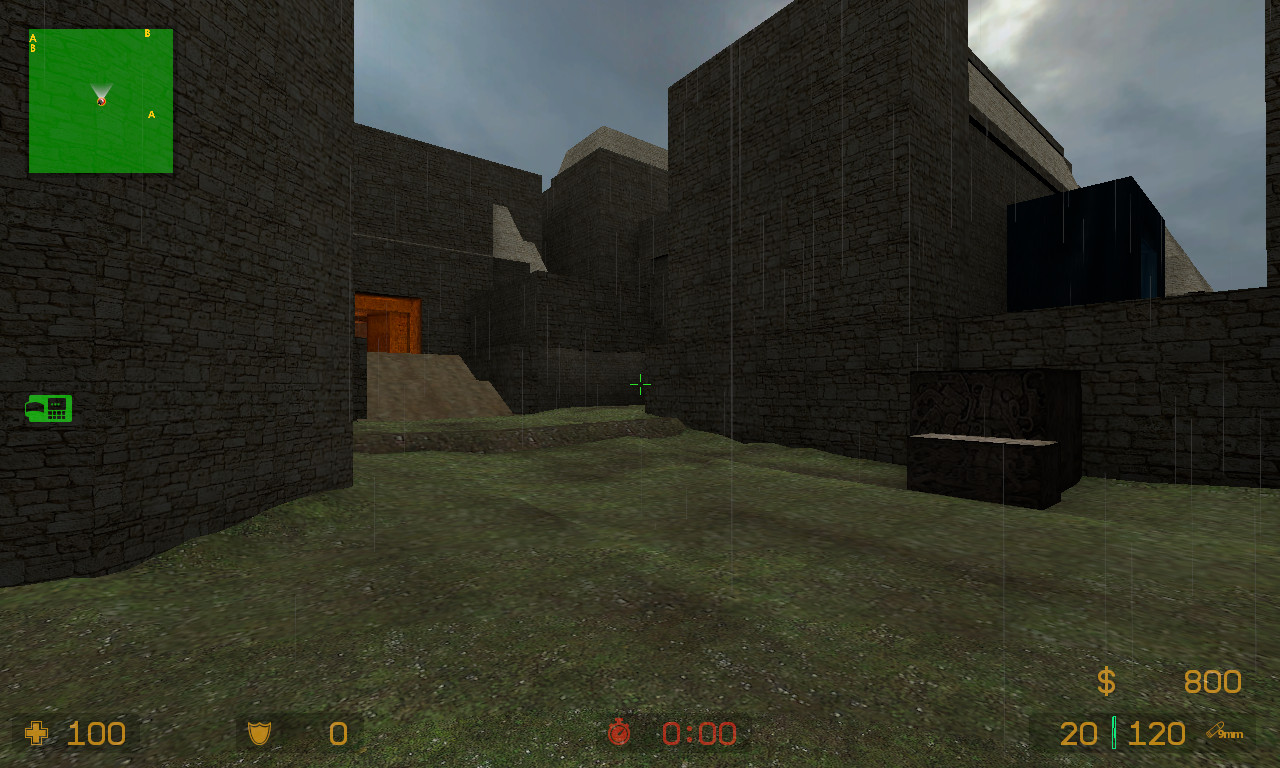This screenshot has width=1280, height=768.
Task: Select the round timer stopwatch icon
Action: click(x=620, y=734)
